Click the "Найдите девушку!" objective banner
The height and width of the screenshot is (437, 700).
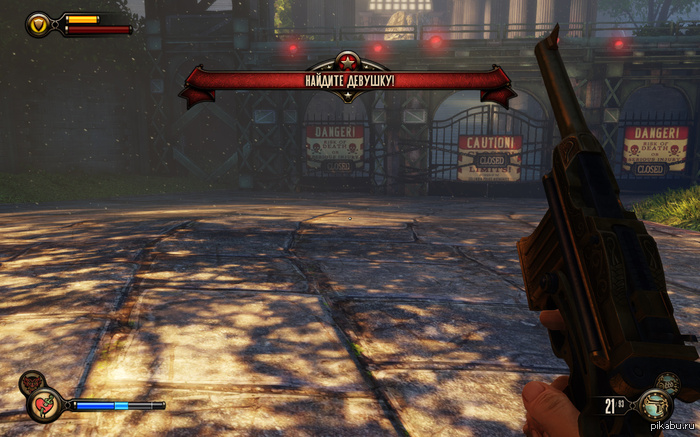[x=348, y=79]
